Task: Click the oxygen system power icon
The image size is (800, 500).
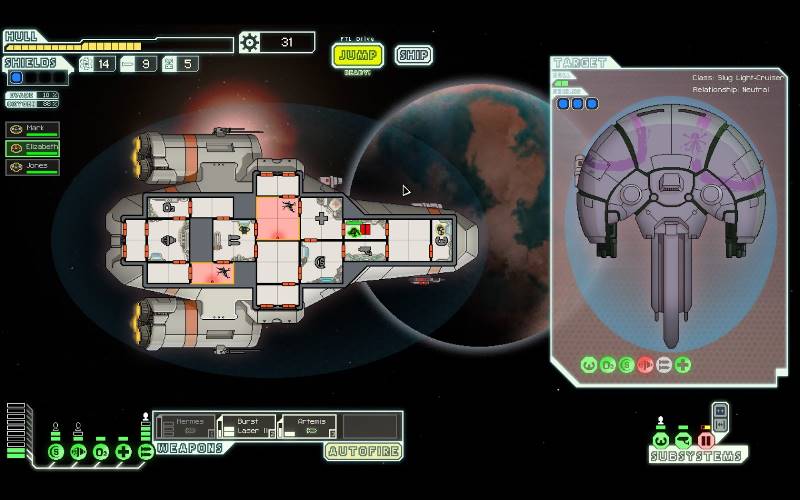Action: pyautogui.click(x=100, y=452)
